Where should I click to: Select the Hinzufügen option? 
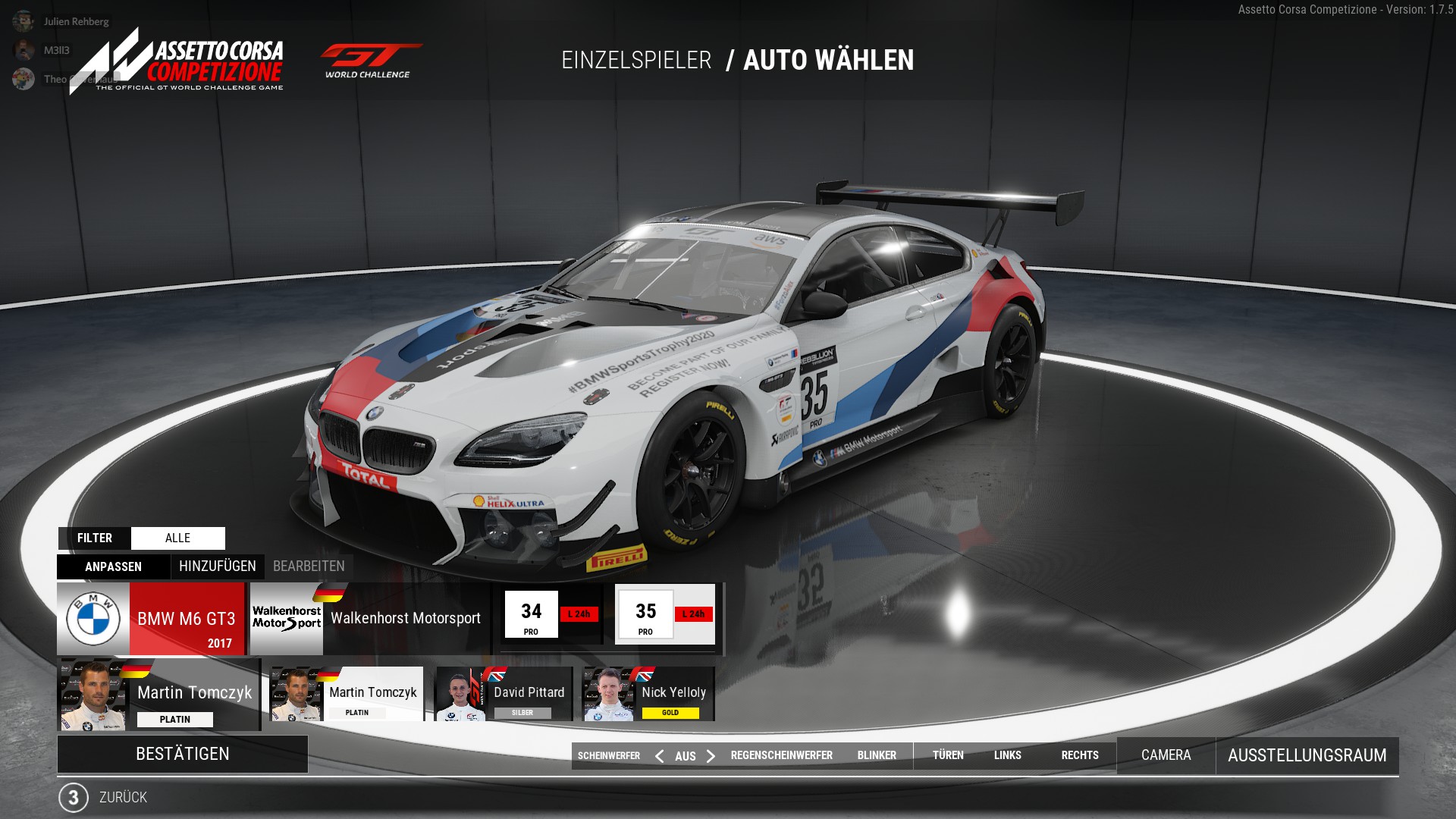(x=218, y=566)
